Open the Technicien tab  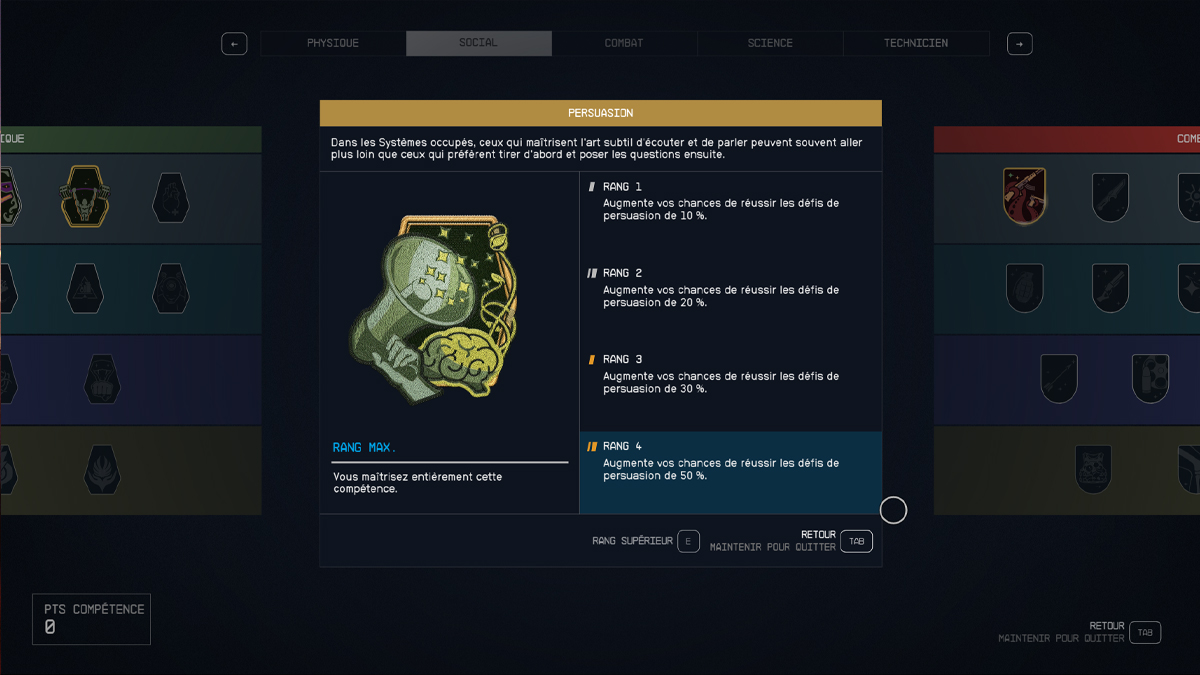click(x=916, y=44)
